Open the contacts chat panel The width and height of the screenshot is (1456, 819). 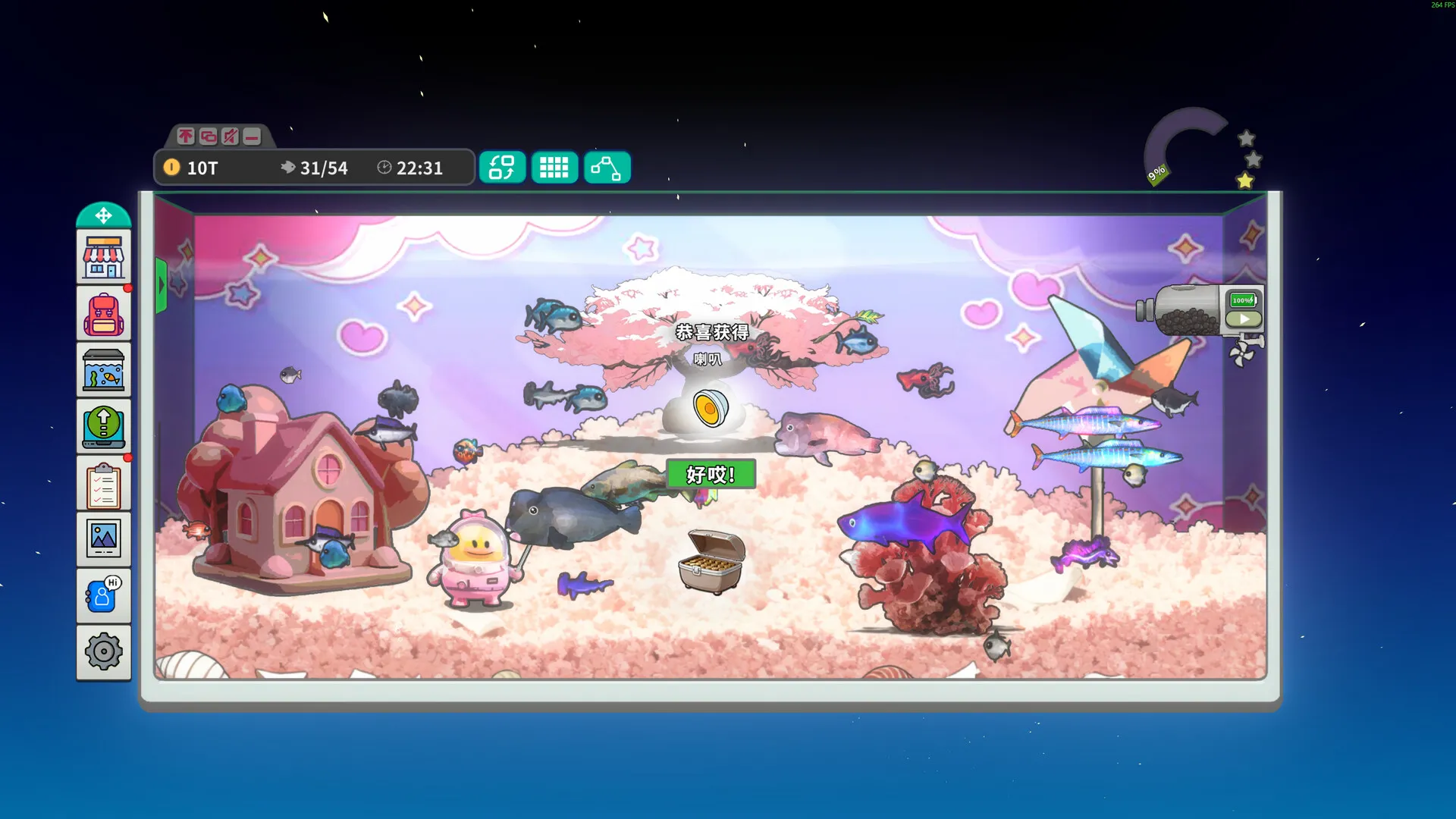pos(103,595)
